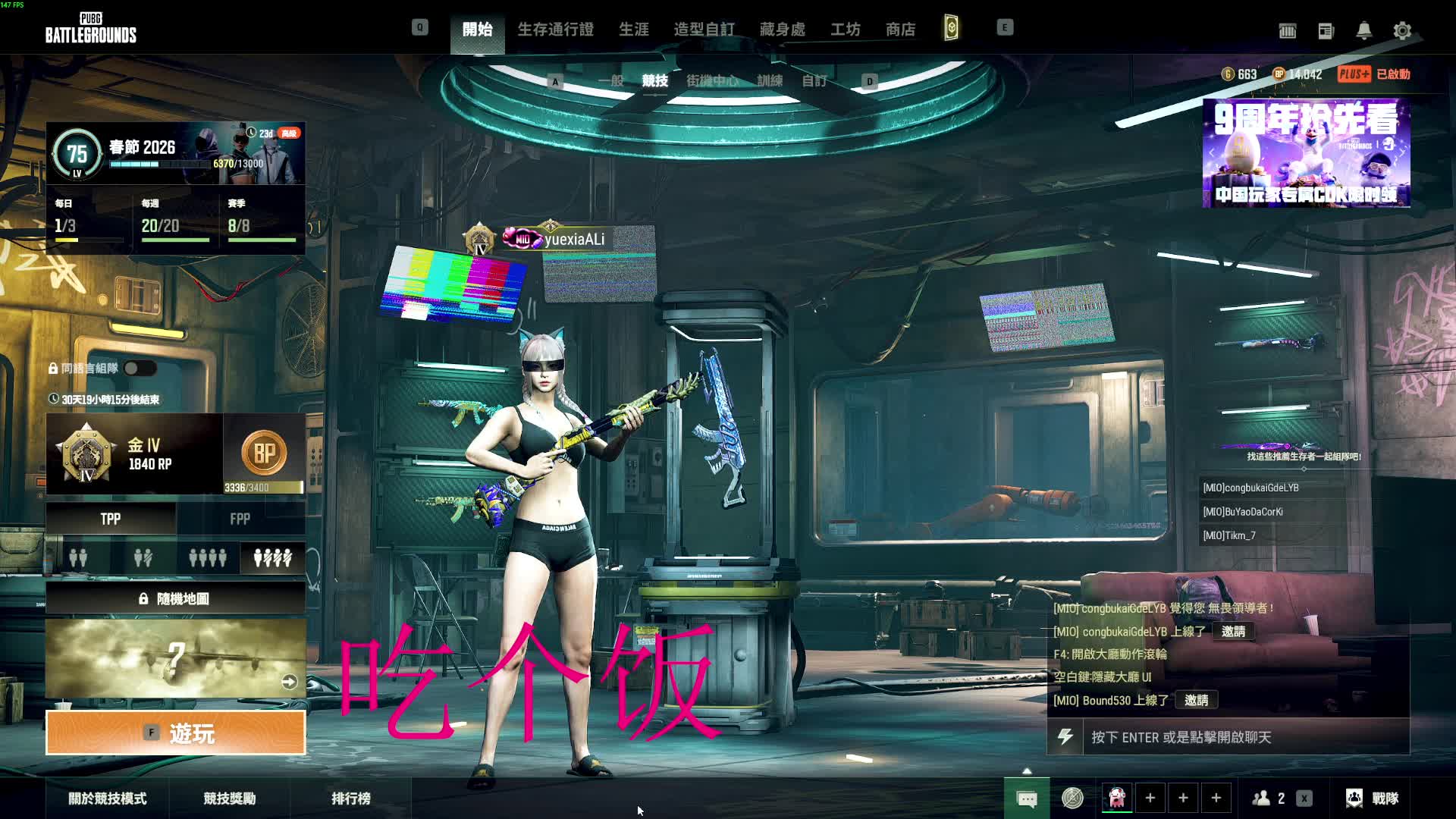
Task: Open the 隨機地圖 map selection preview
Action: [x=176, y=658]
